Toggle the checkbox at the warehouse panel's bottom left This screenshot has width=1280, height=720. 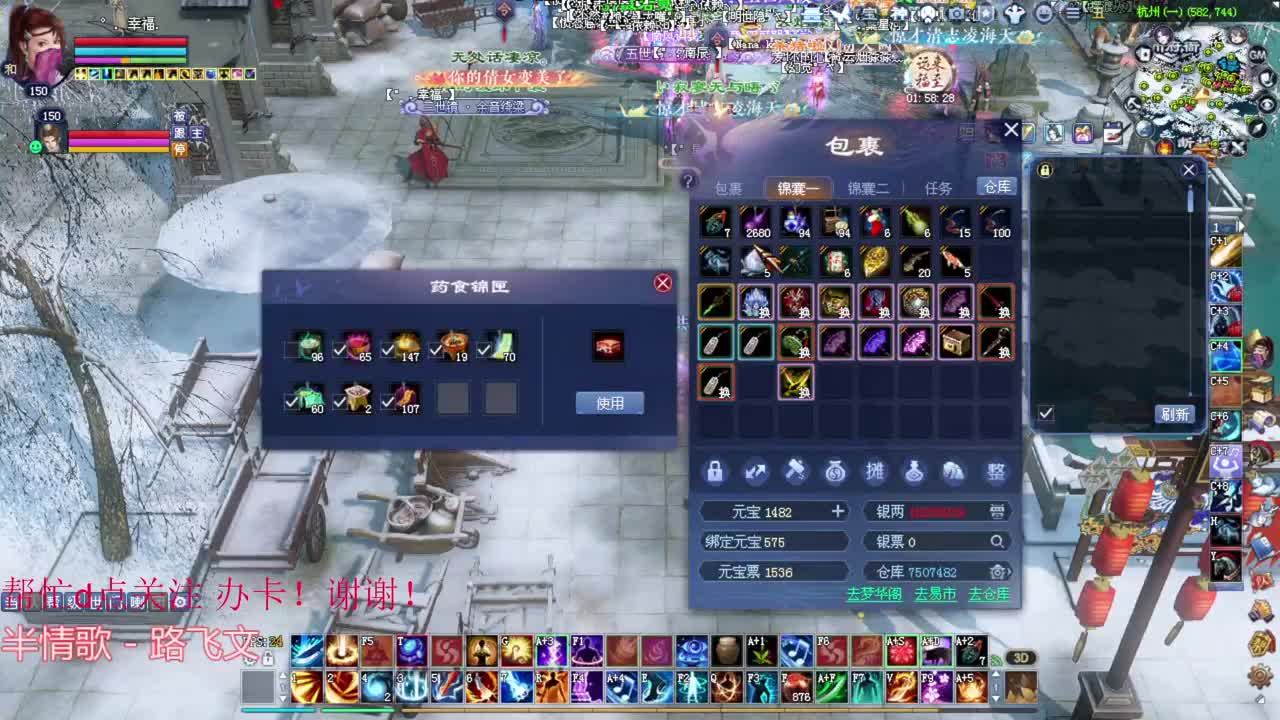[1045, 411]
